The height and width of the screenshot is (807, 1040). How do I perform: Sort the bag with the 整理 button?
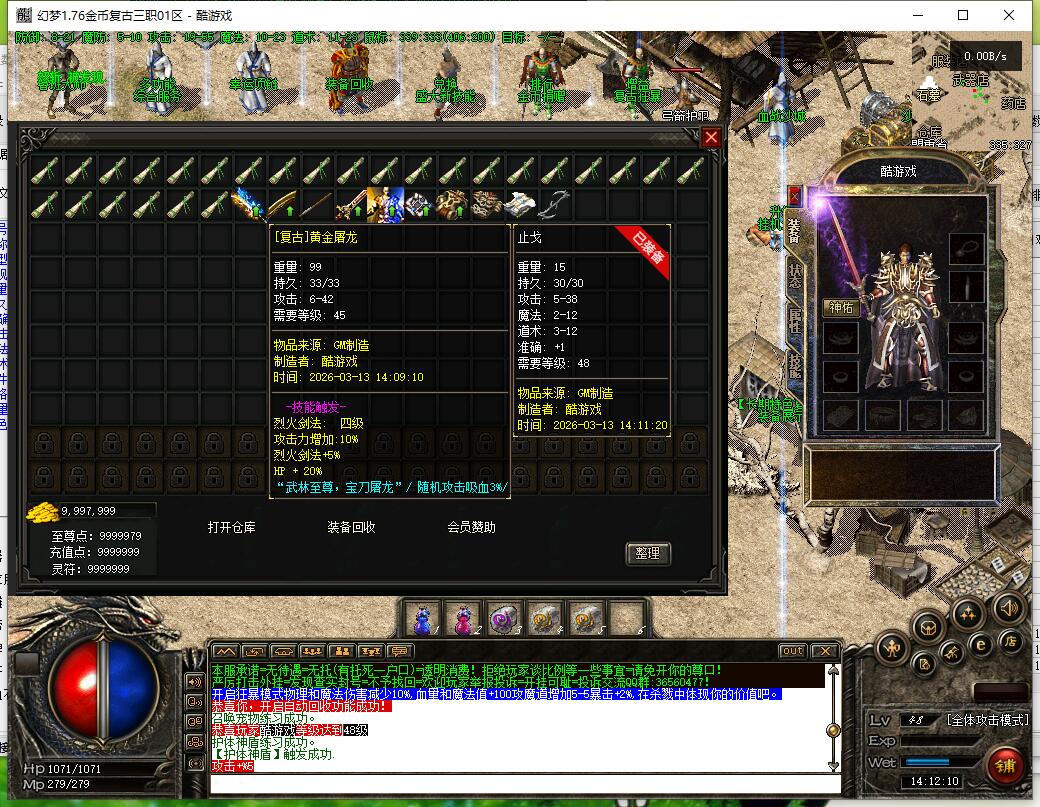(647, 553)
